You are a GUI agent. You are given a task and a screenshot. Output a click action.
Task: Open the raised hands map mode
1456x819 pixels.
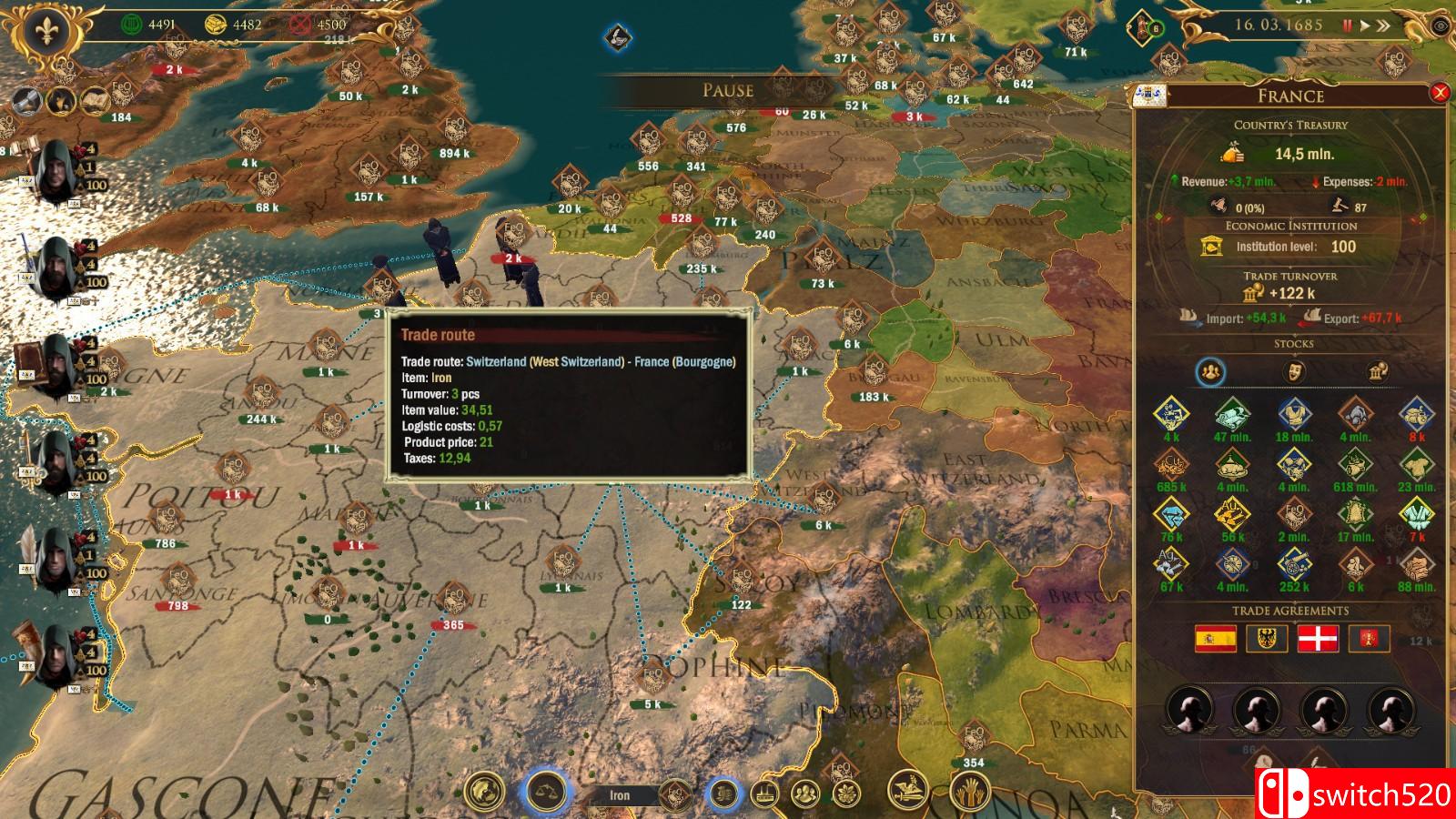pos(970,793)
